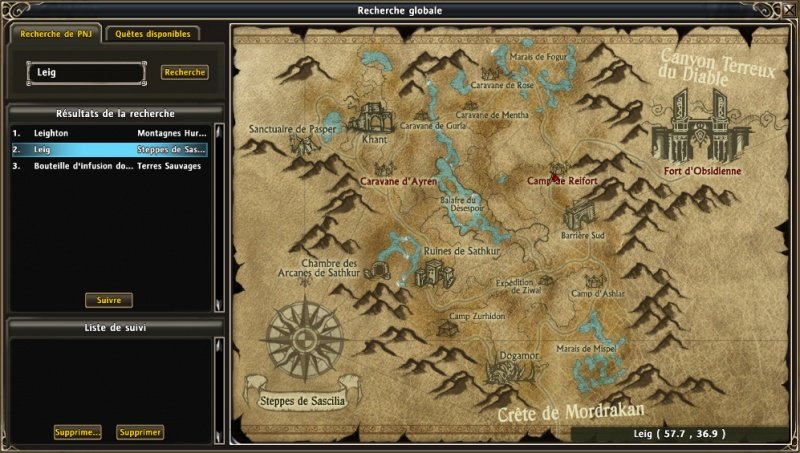Screen dimensions: 800x453
Task: Focus the NPC search text field
Action: tap(86, 72)
